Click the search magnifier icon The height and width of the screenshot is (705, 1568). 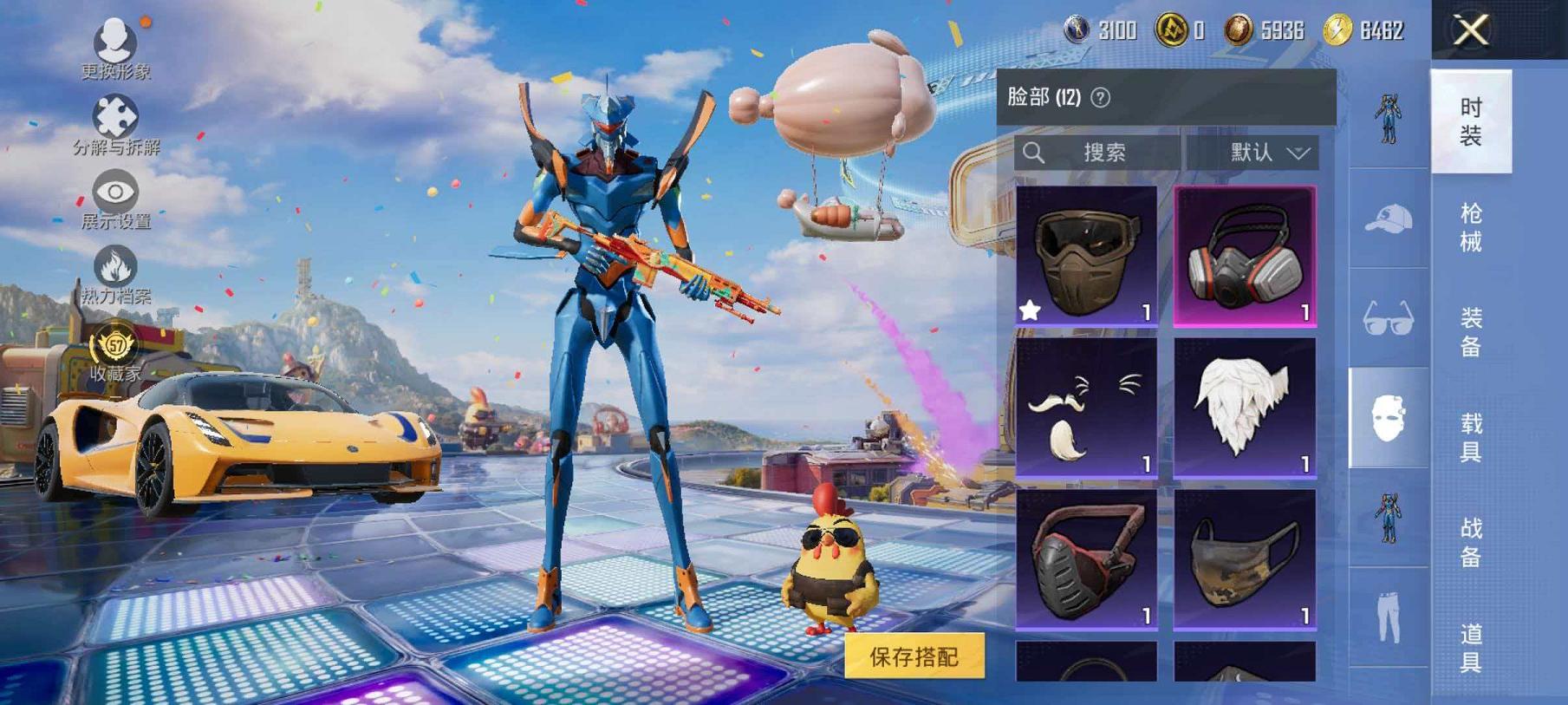coord(1034,152)
